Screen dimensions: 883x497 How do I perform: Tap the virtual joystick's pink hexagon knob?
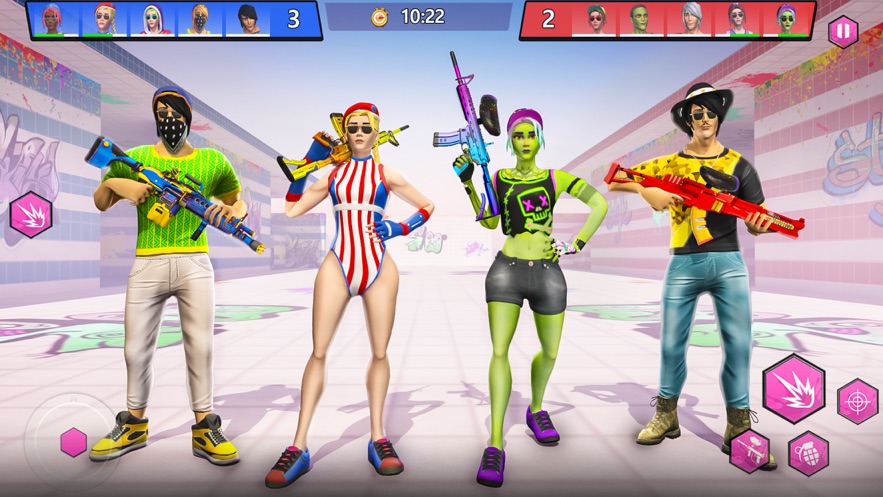pyautogui.click(x=73, y=442)
